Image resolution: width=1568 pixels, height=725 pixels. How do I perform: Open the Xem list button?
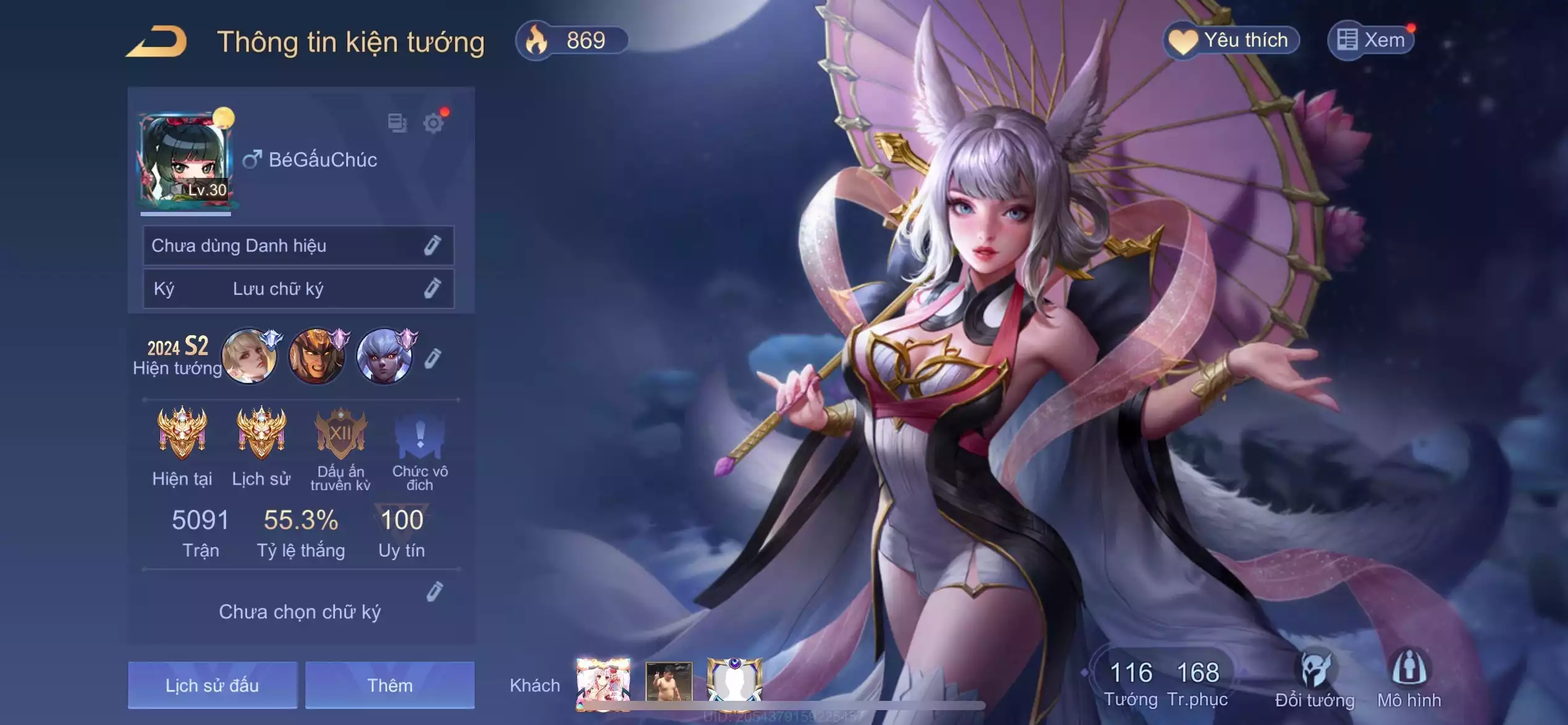click(1371, 41)
